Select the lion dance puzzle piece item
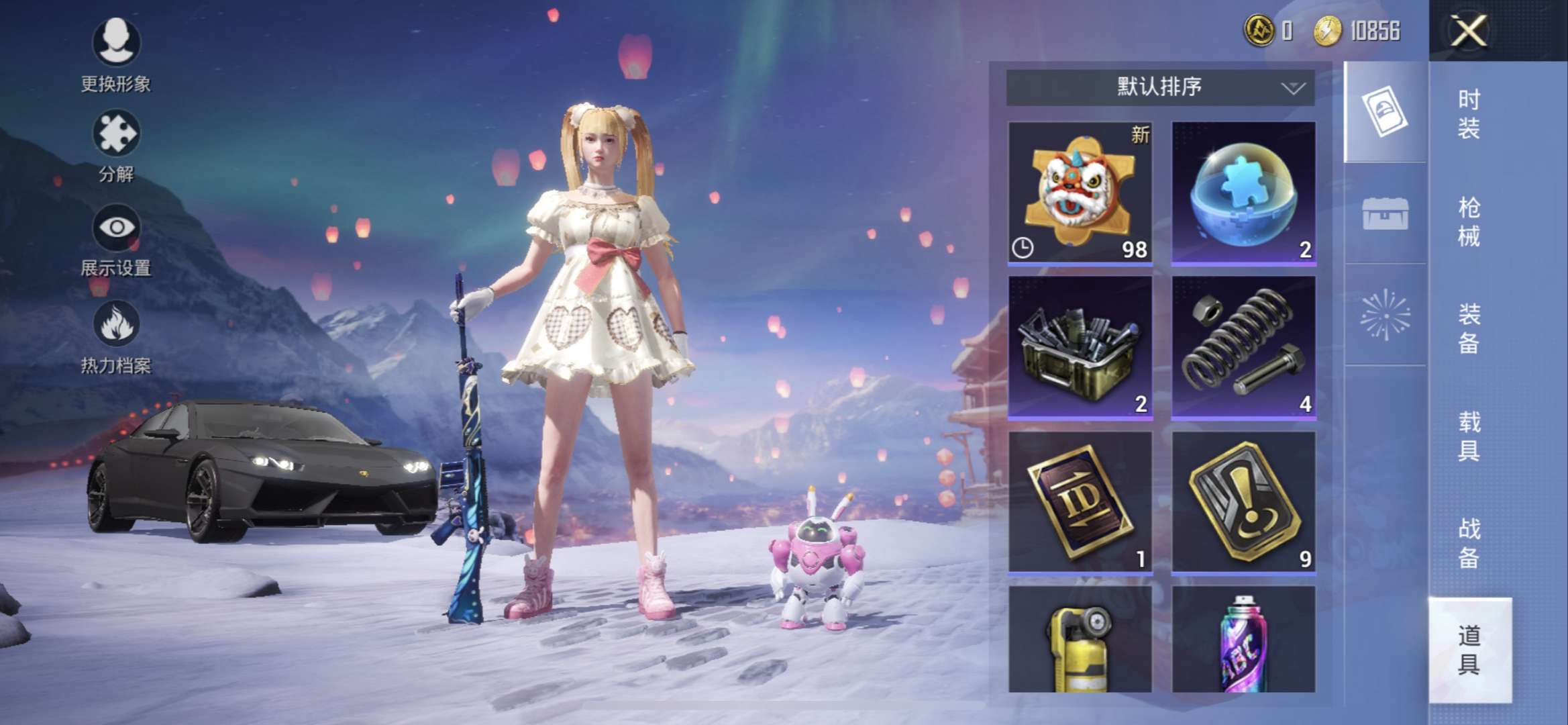The height and width of the screenshot is (725, 1568). coord(1080,192)
